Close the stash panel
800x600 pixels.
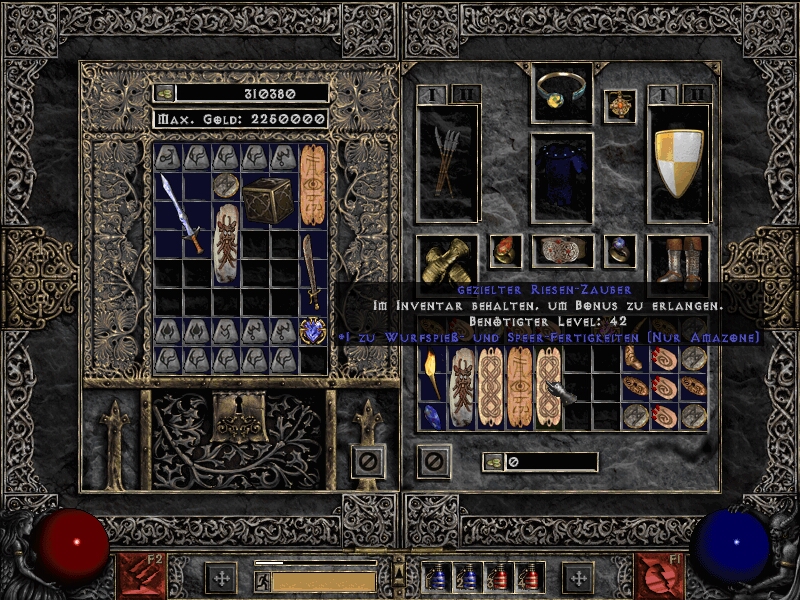[367, 461]
